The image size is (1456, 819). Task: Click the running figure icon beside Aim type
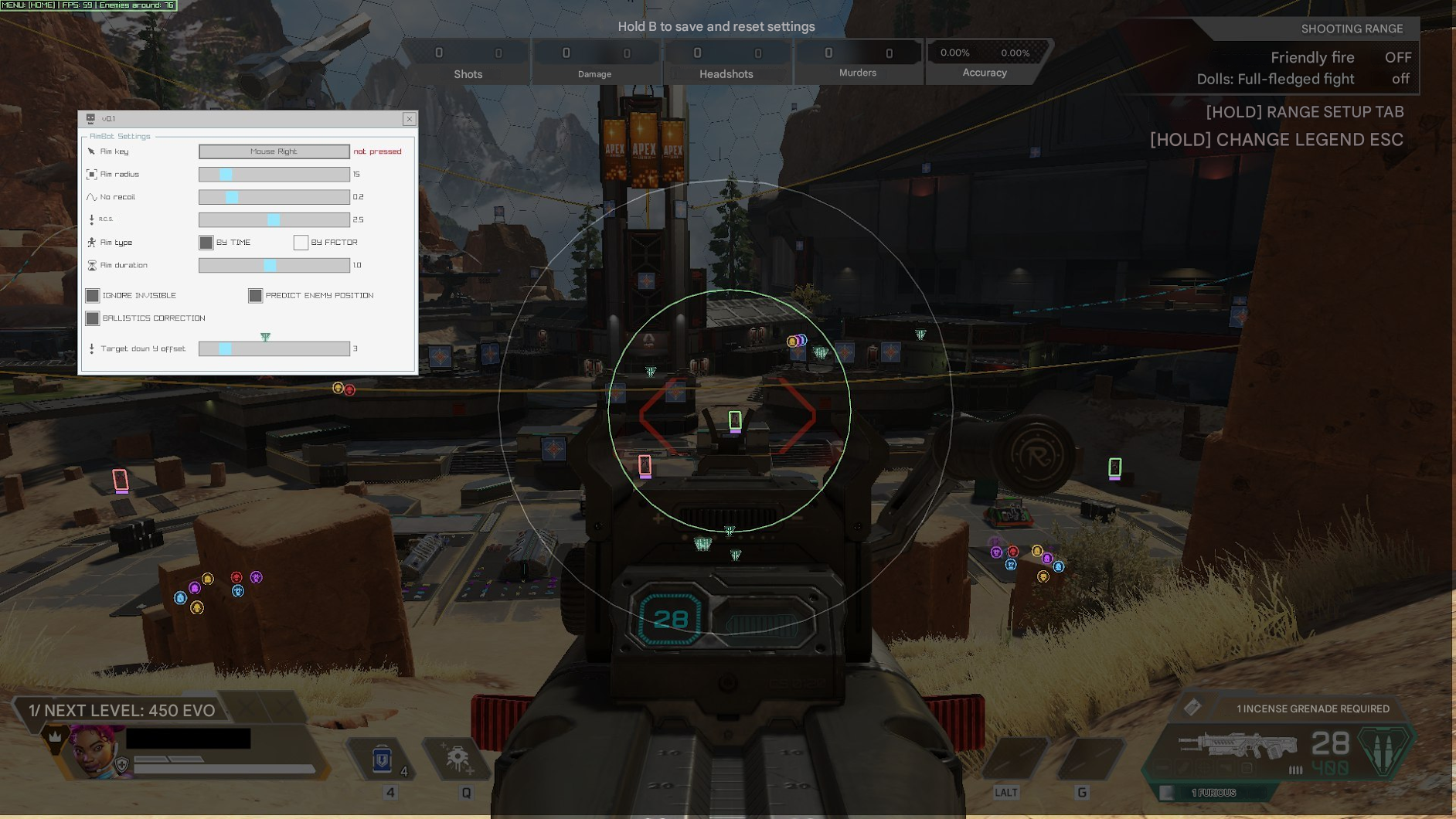pos(90,242)
